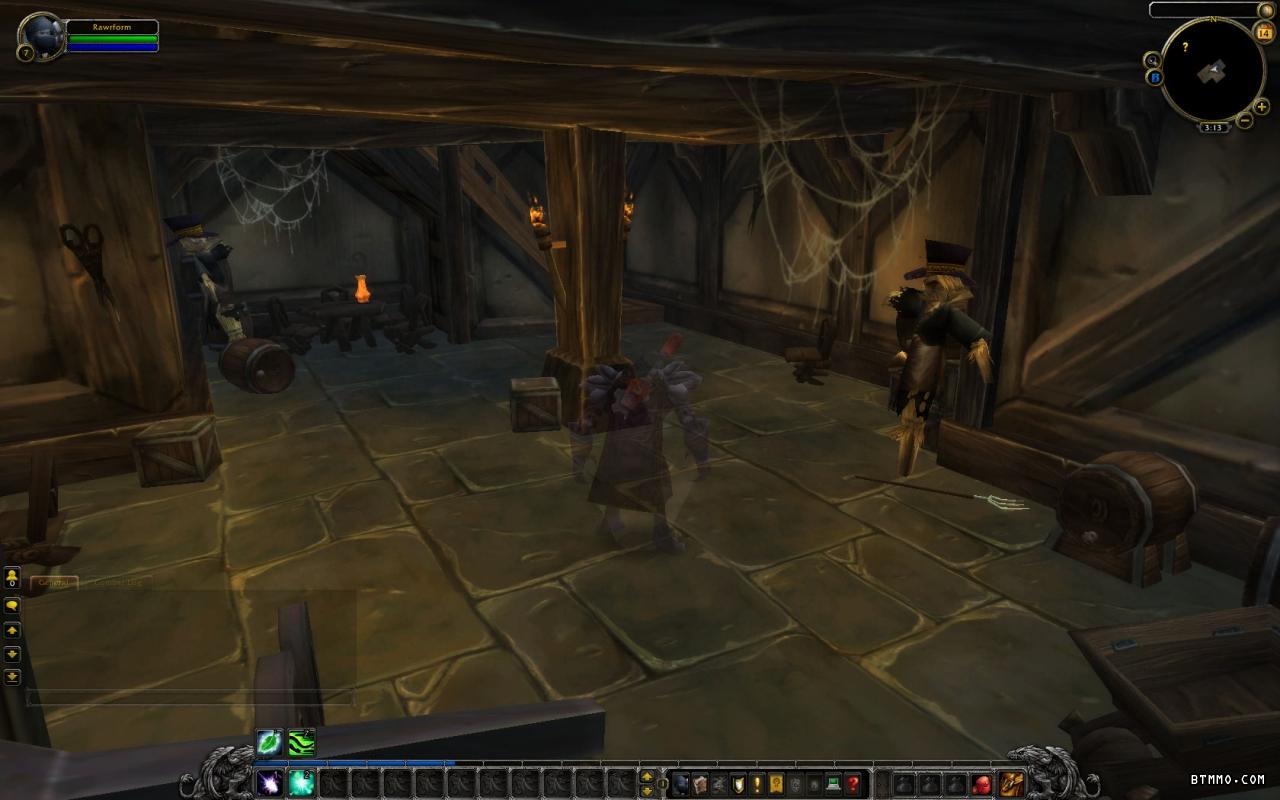Open the red pouch bag slot

pos(982,784)
